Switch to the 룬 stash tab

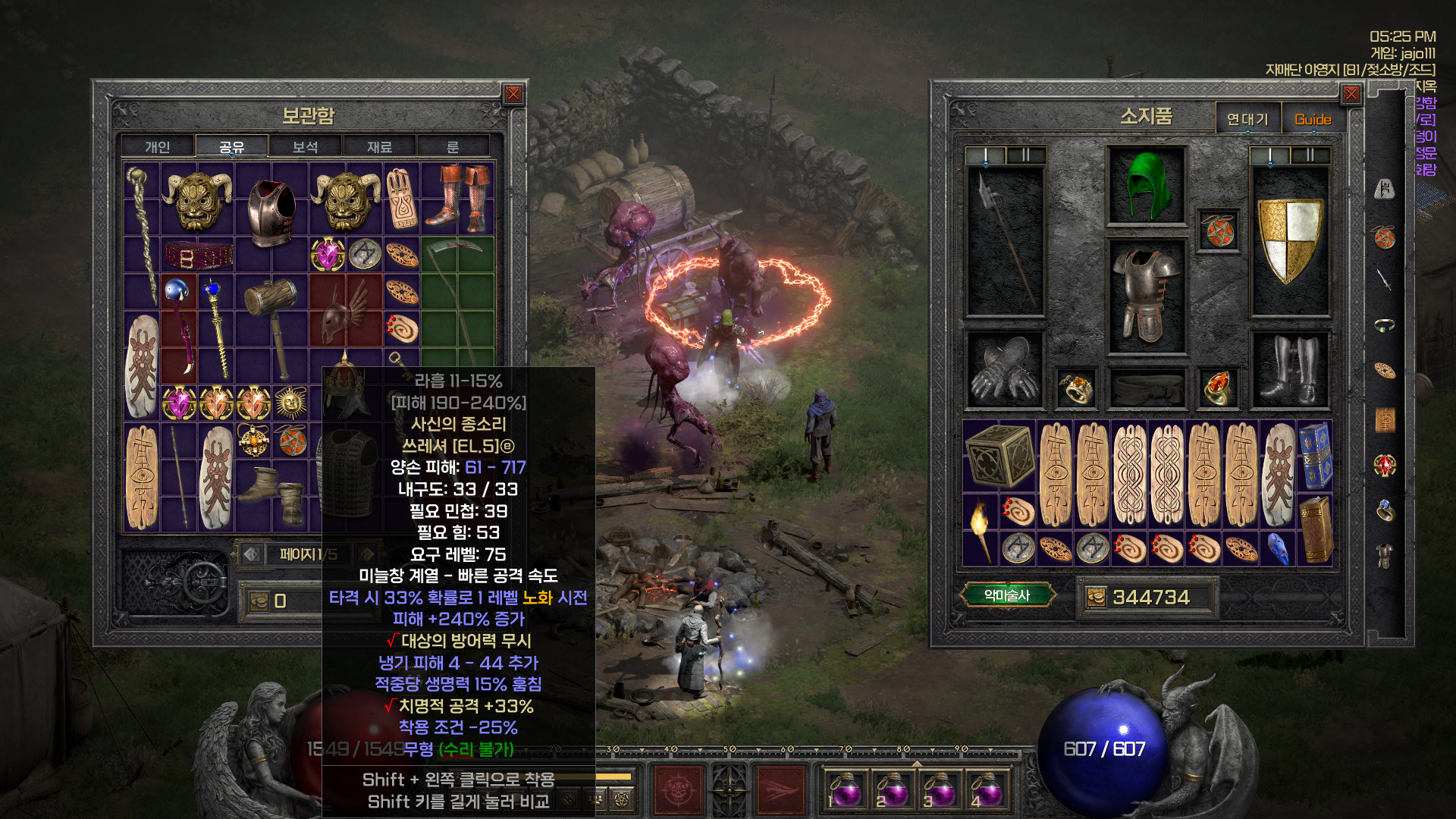[453, 146]
